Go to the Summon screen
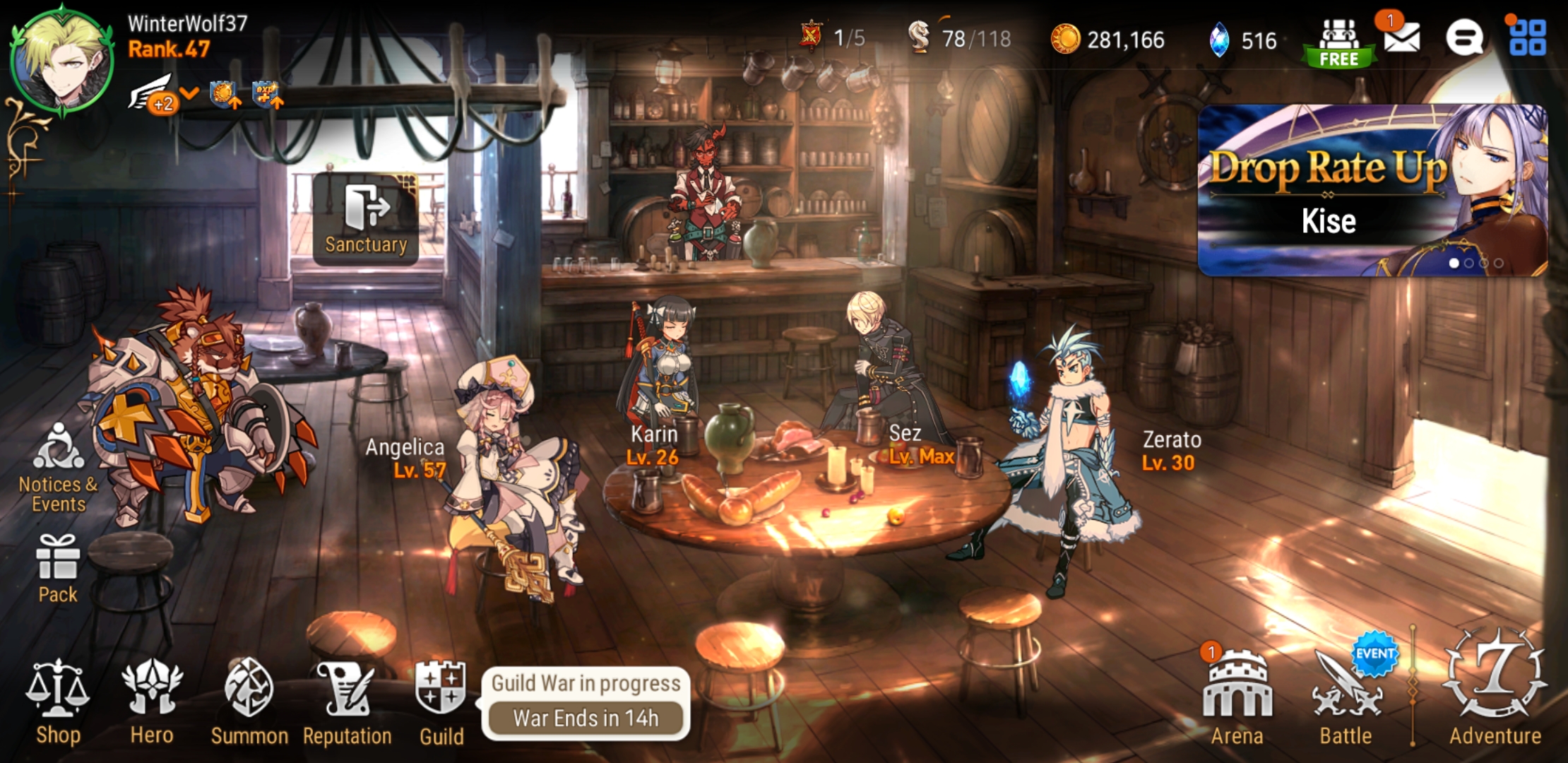Screen dimensions: 1568x763 click(x=249, y=701)
